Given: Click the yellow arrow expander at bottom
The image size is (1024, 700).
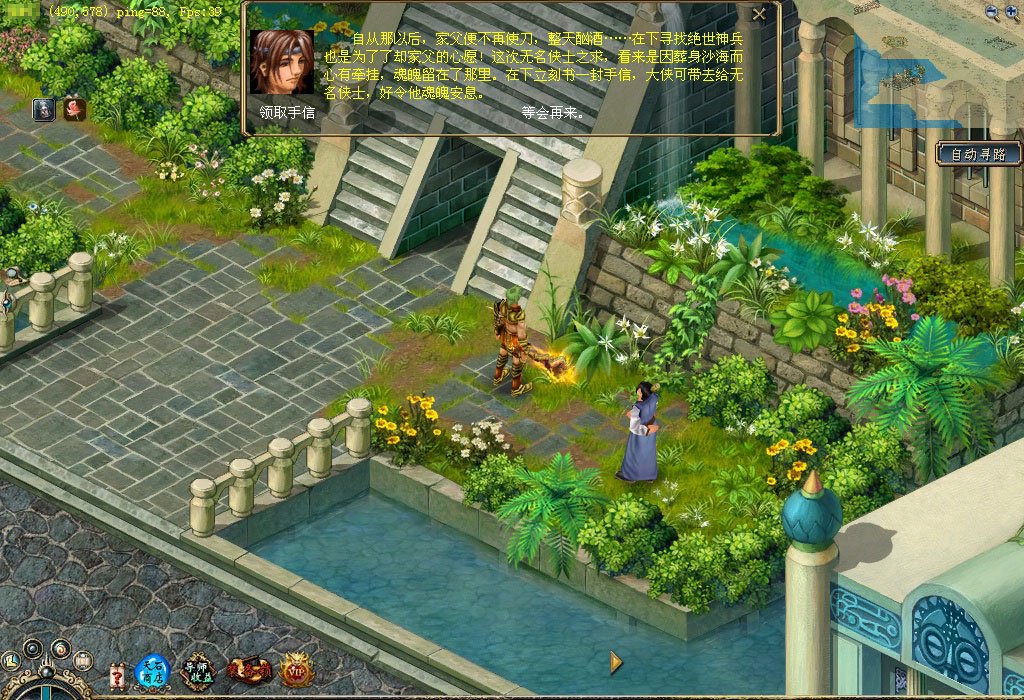Looking at the screenshot, I should coord(616,661).
